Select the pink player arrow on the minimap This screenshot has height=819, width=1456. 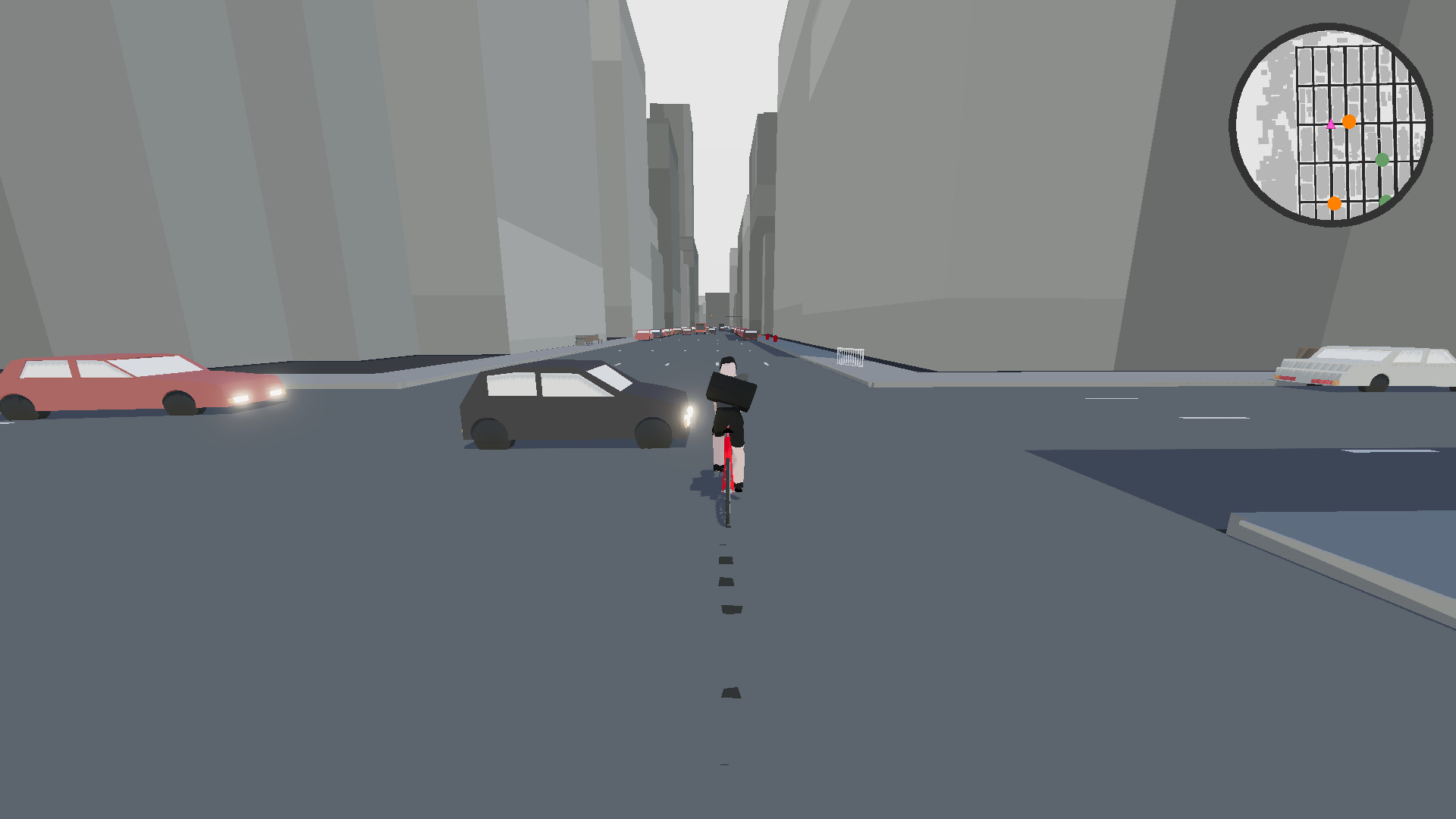click(1331, 124)
